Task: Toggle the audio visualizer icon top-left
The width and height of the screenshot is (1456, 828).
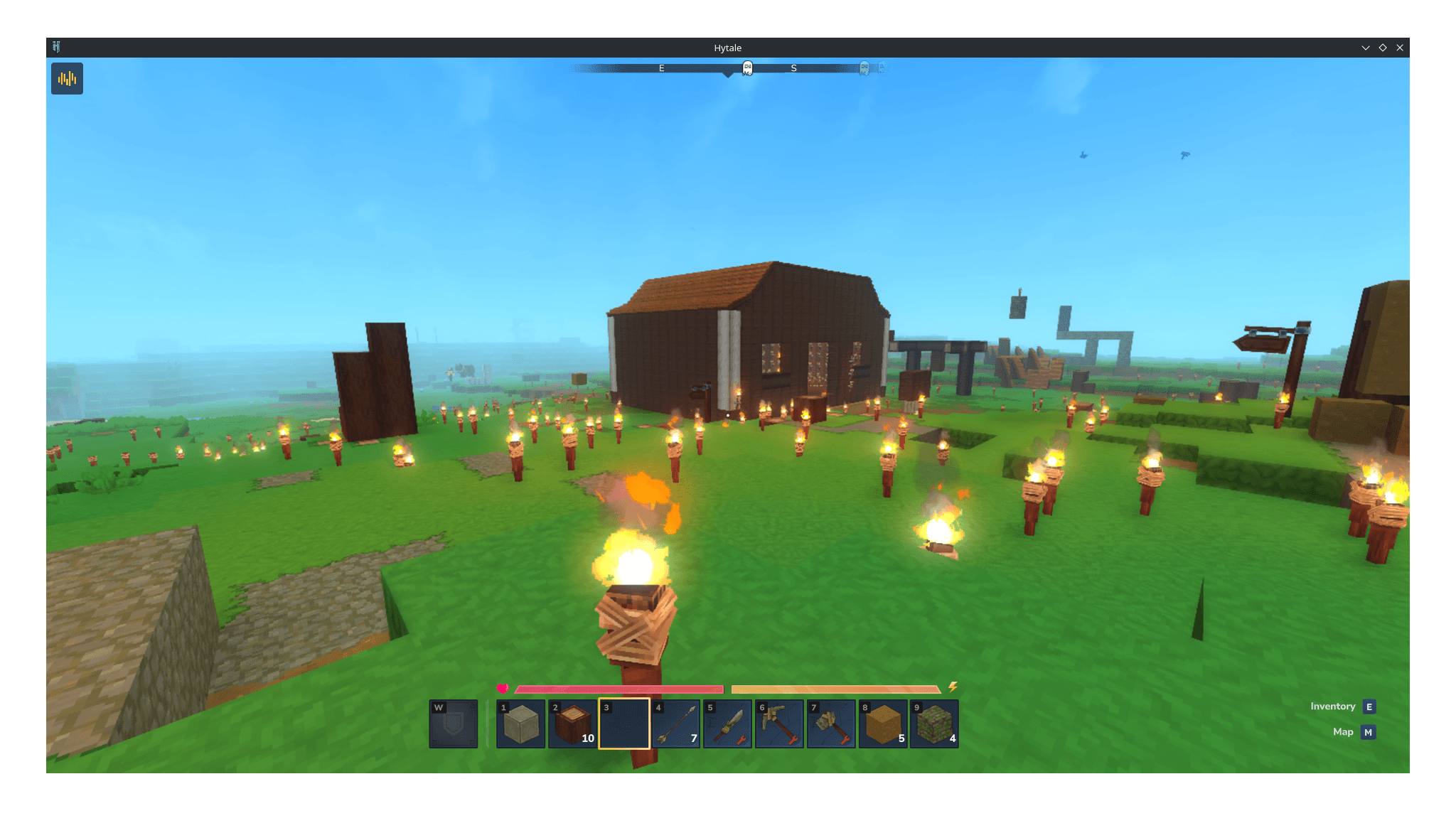Action: point(67,78)
